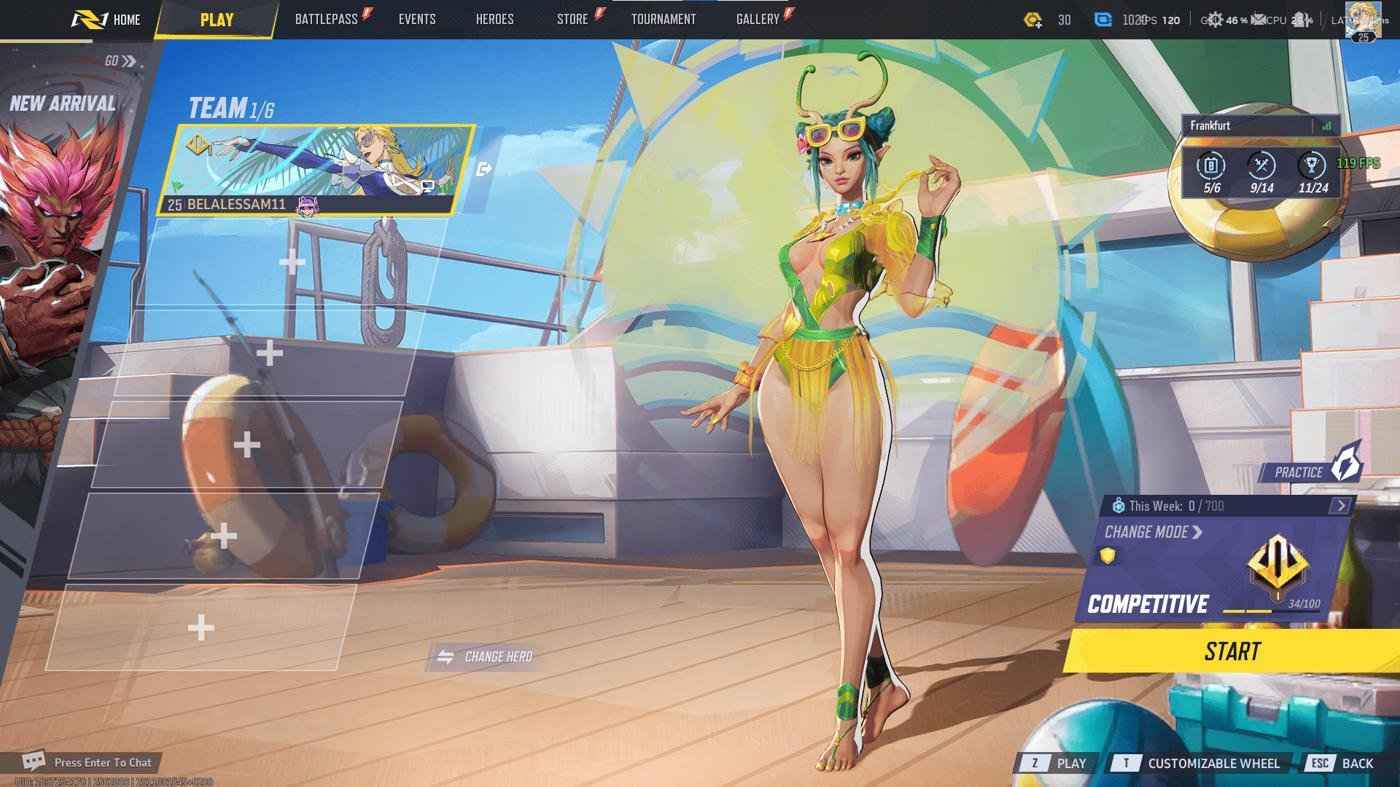The width and height of the screenshot is (1400, 787).
Task: Go to the Home tab
Action: [107, 19]
